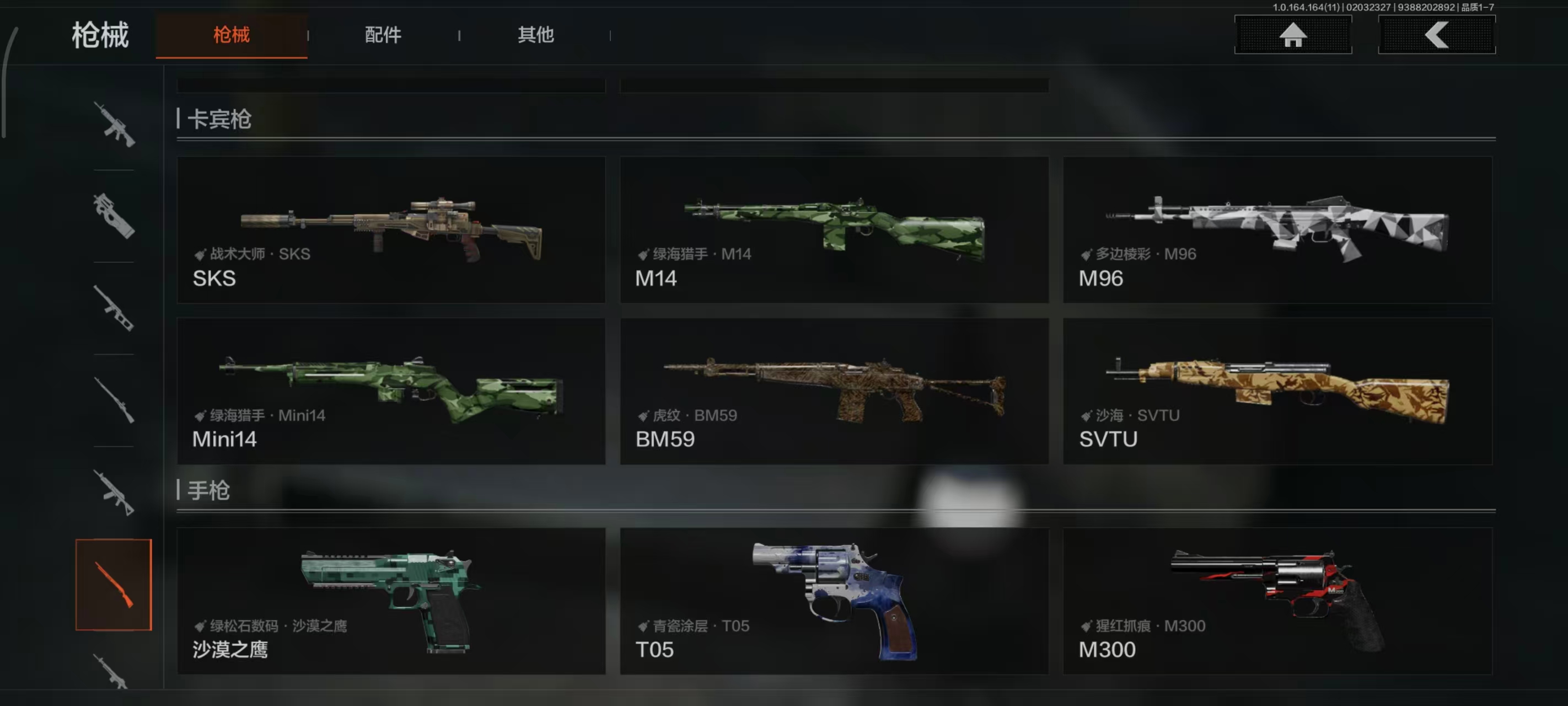1568x706 pixels.
Task: Open the M96 polygon skin tile
Action: point(1277,229)
